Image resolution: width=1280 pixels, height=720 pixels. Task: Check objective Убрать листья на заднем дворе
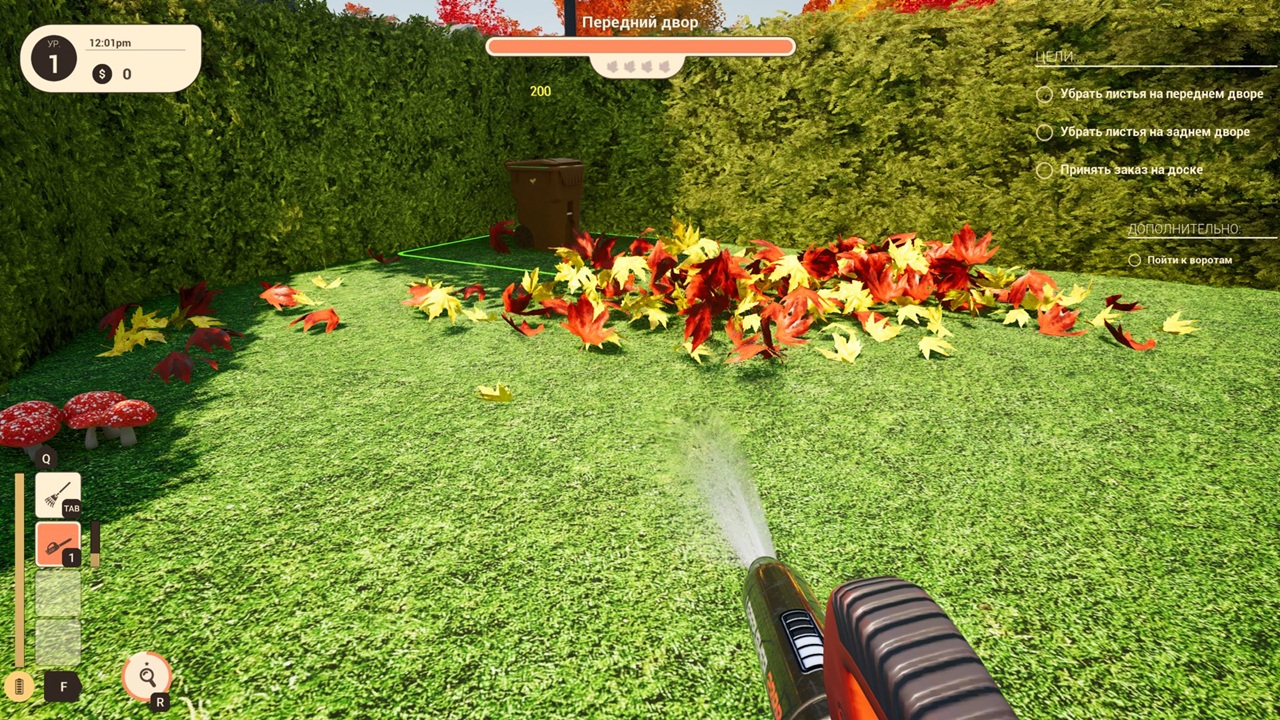pos(1044,132)
